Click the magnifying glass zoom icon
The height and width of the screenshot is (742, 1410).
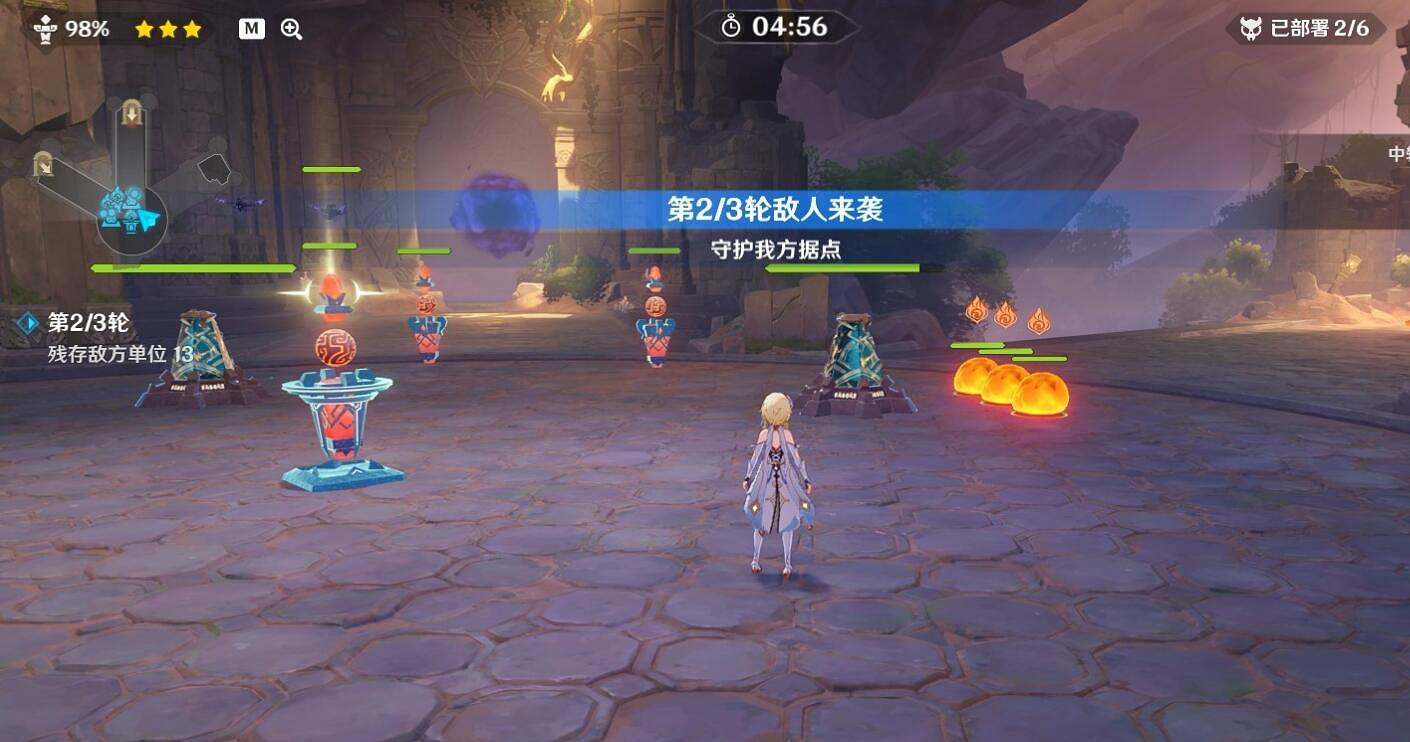point(291,28)
